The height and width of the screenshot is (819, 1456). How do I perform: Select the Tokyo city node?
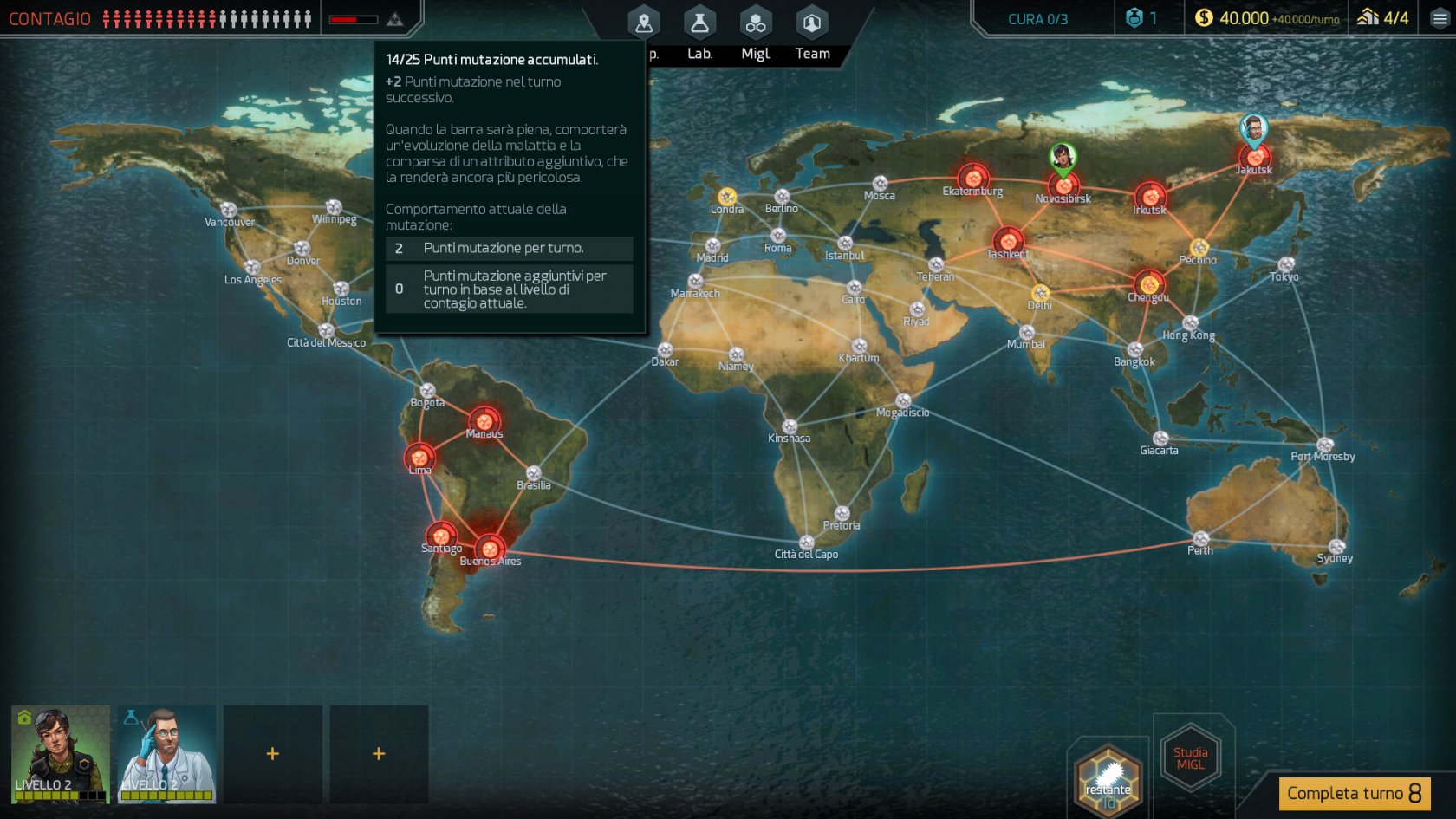[x=1286, y=264]
